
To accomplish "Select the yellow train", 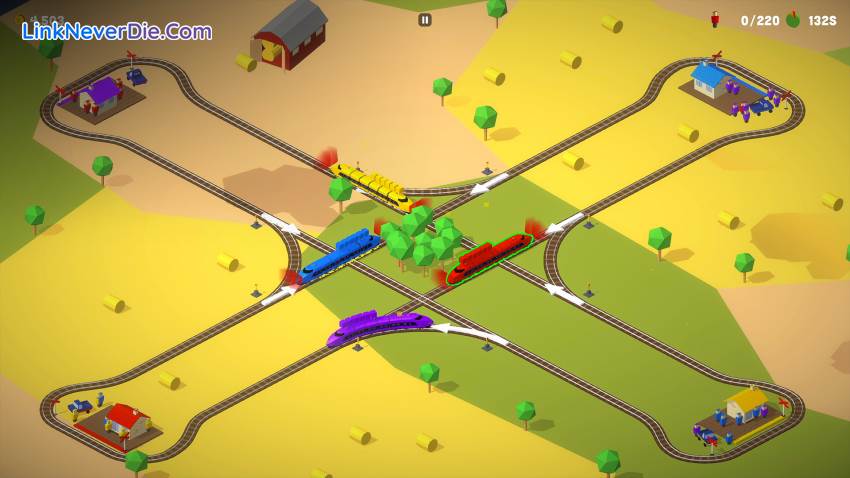I will pos(374,184).
